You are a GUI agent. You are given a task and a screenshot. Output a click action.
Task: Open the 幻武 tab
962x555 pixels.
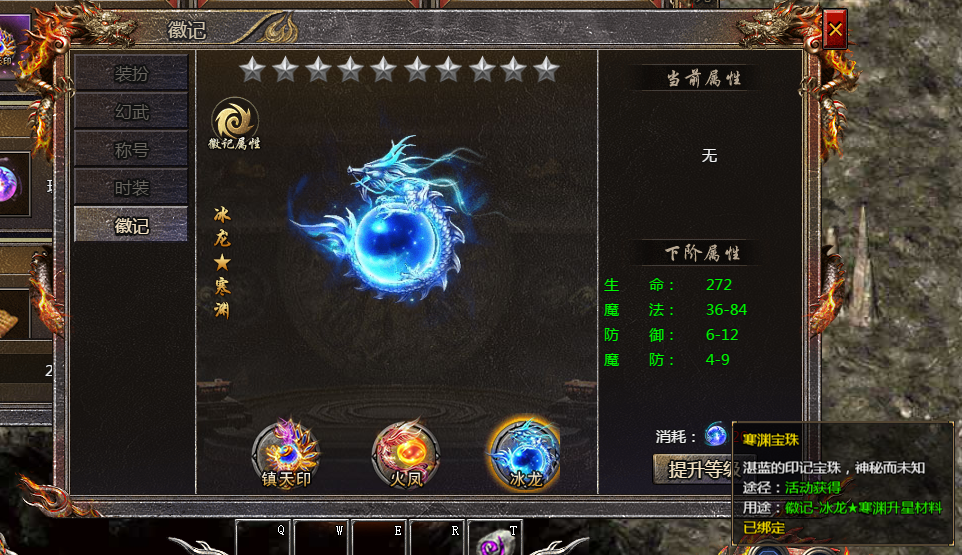pos(131,112)
